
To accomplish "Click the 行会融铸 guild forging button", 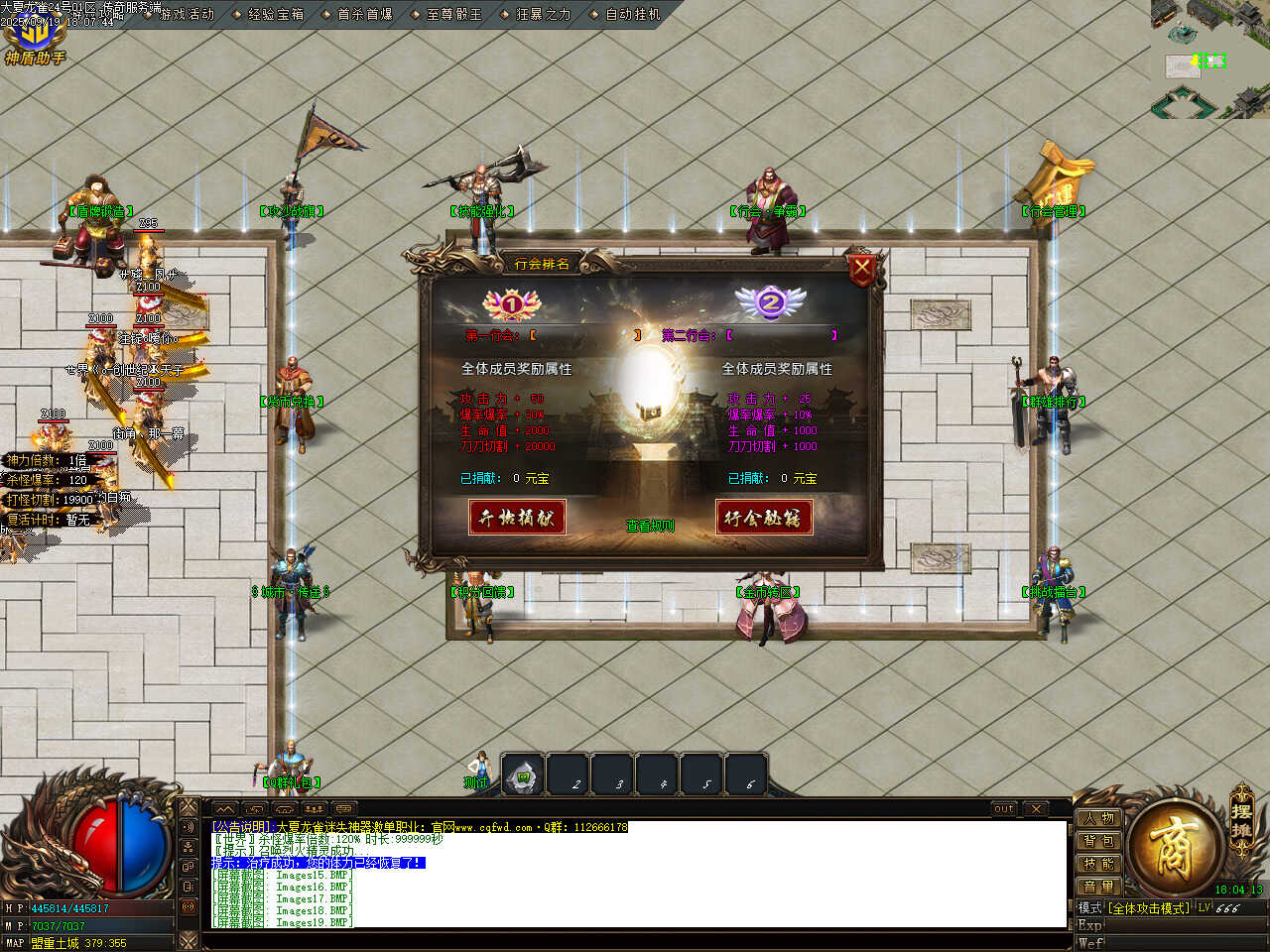I will pyautogui.click(x=763, y=517).
